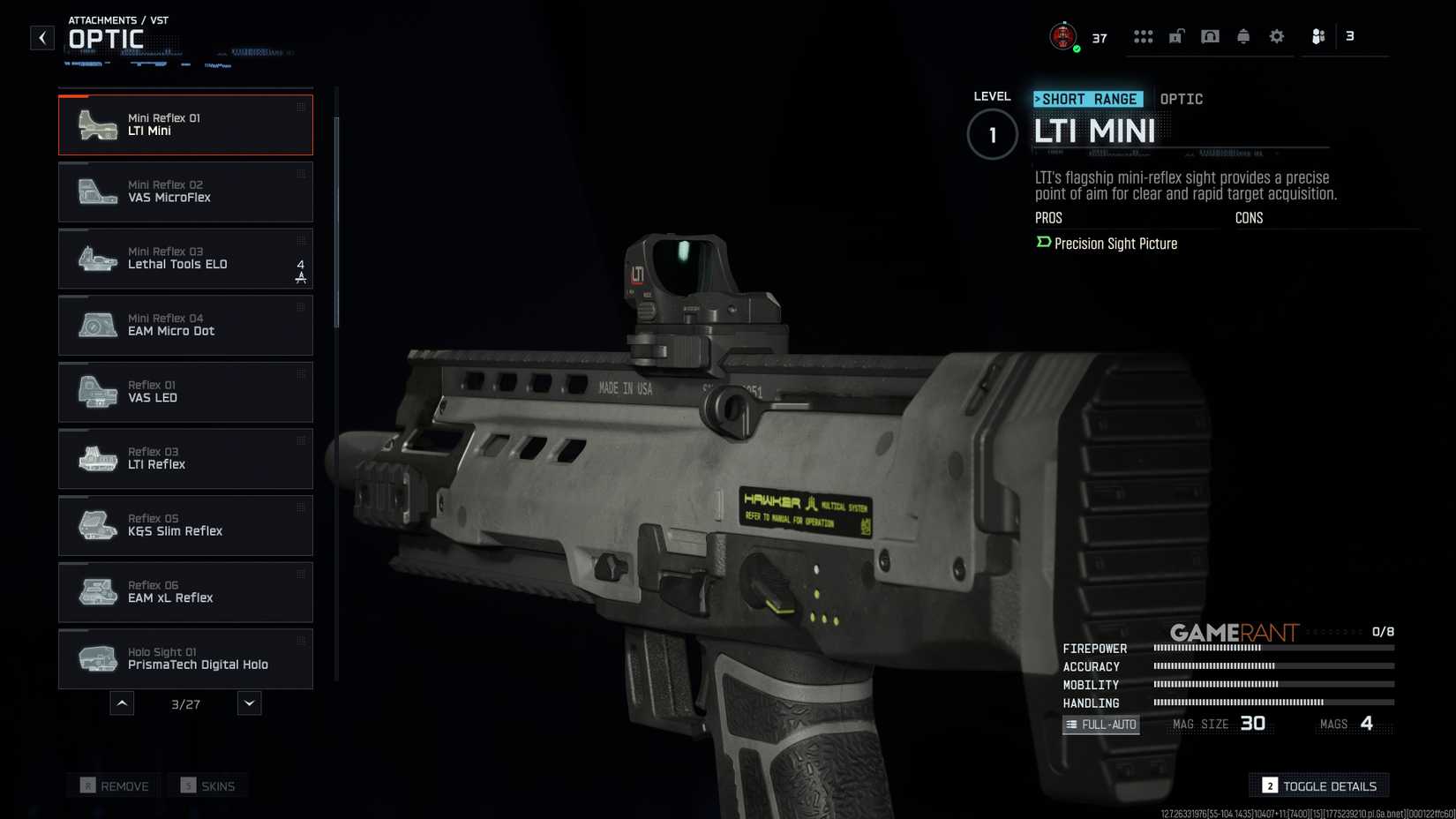Open the main menu grid icon

pos(1143,35)
